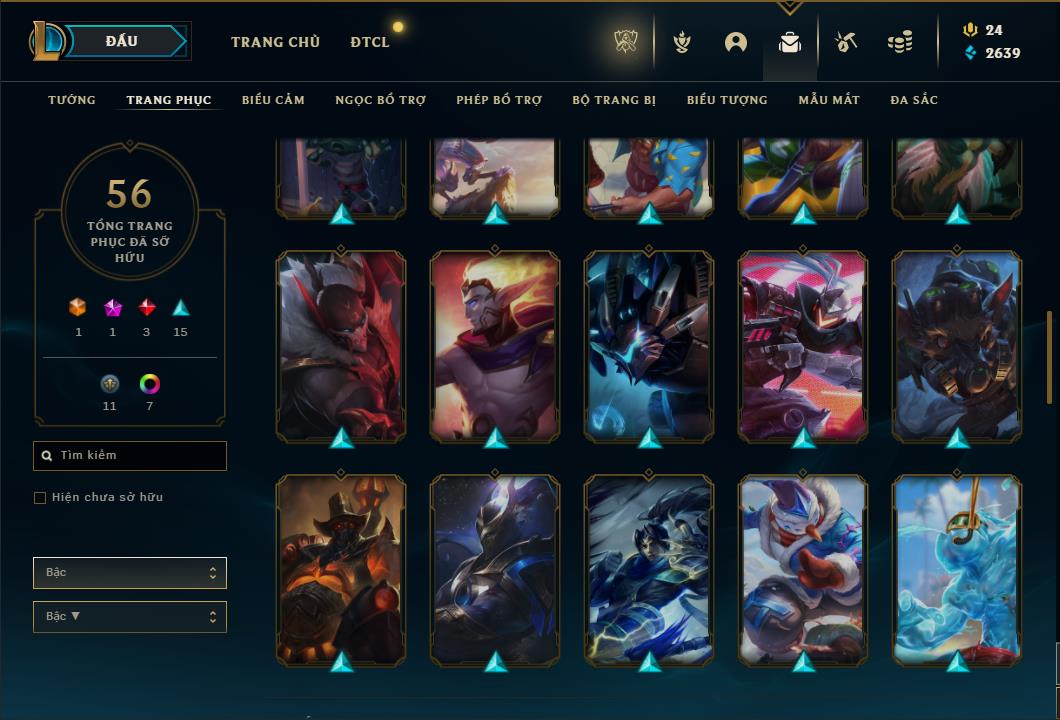Open the BIỂU CẢM tab
The image size is (1060, 720).
273,100
